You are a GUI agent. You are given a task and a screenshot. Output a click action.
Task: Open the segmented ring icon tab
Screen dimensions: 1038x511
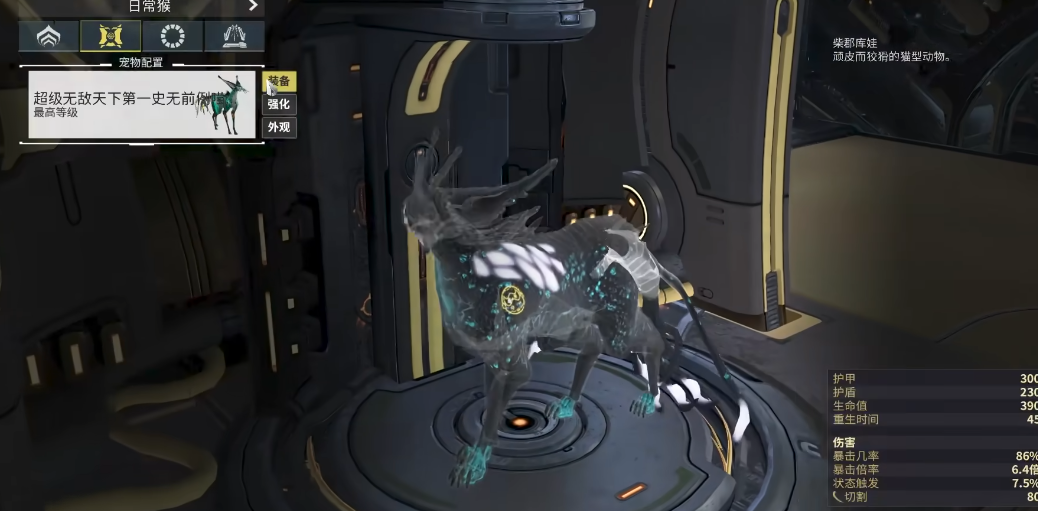coord(172,37)
